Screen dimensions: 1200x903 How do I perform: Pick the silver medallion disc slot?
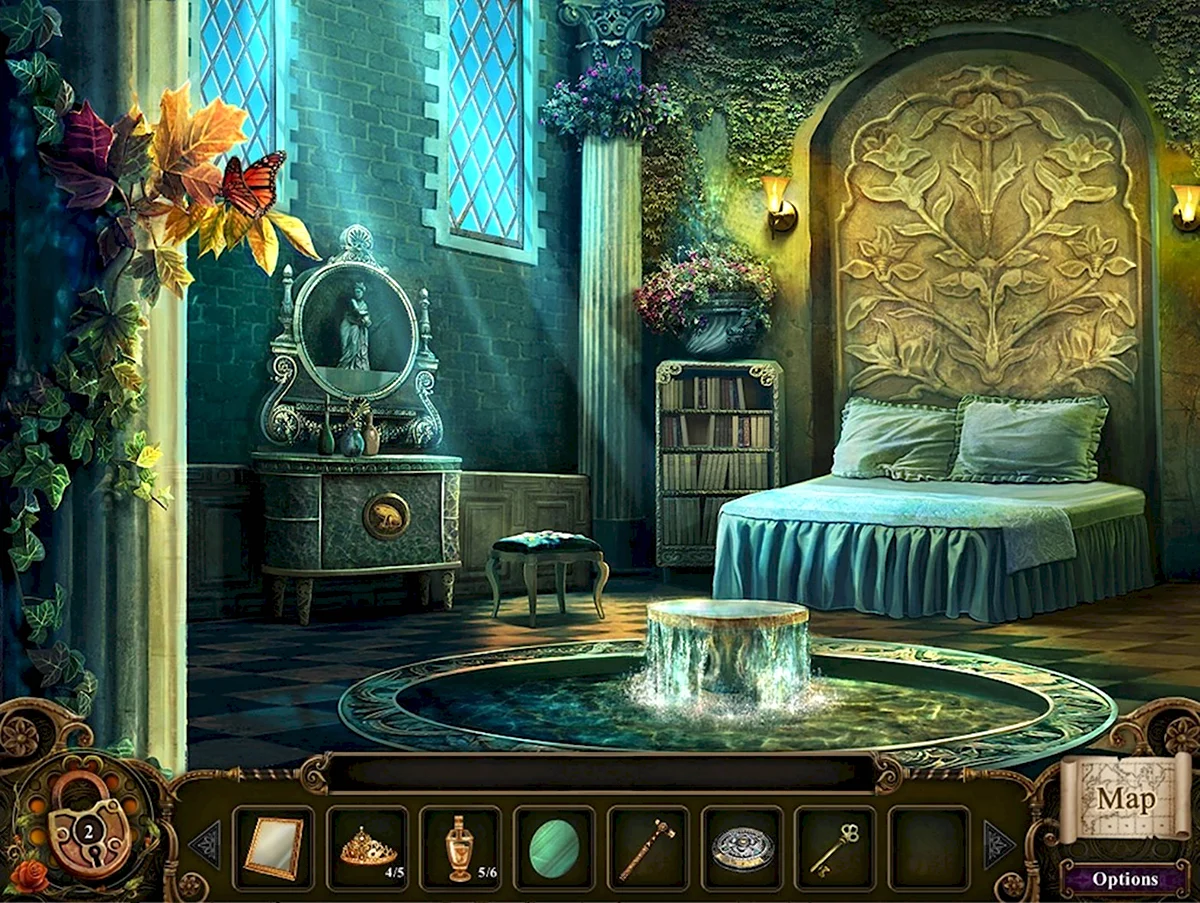pyautogui.click(x=742, y=848)
